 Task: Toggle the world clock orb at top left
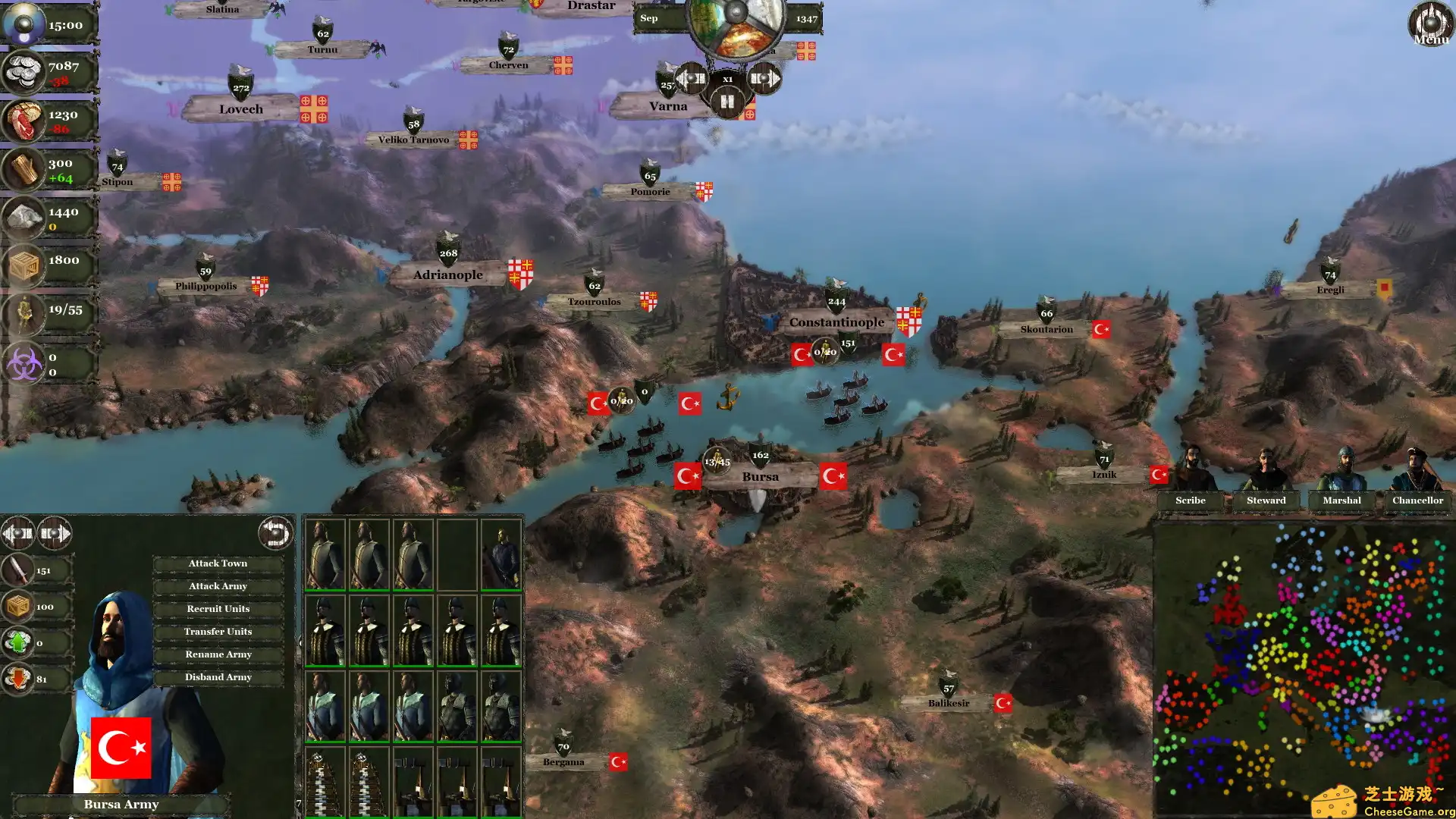(23, 23)
